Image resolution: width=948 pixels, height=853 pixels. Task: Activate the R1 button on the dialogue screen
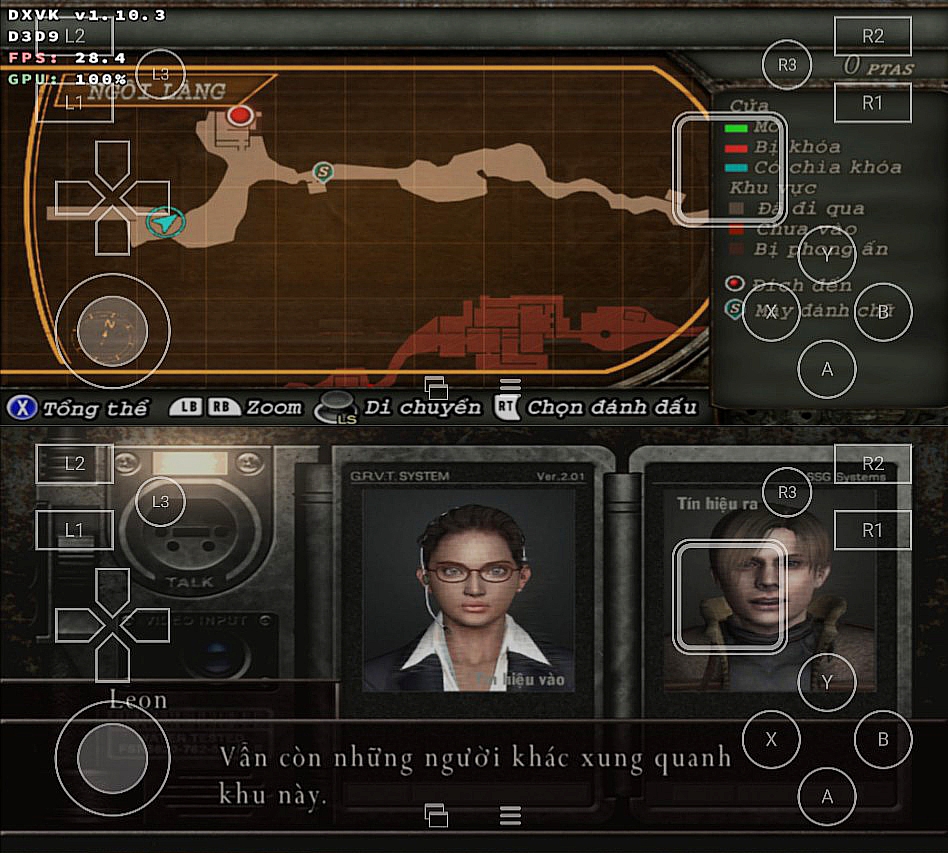point(873,530)
